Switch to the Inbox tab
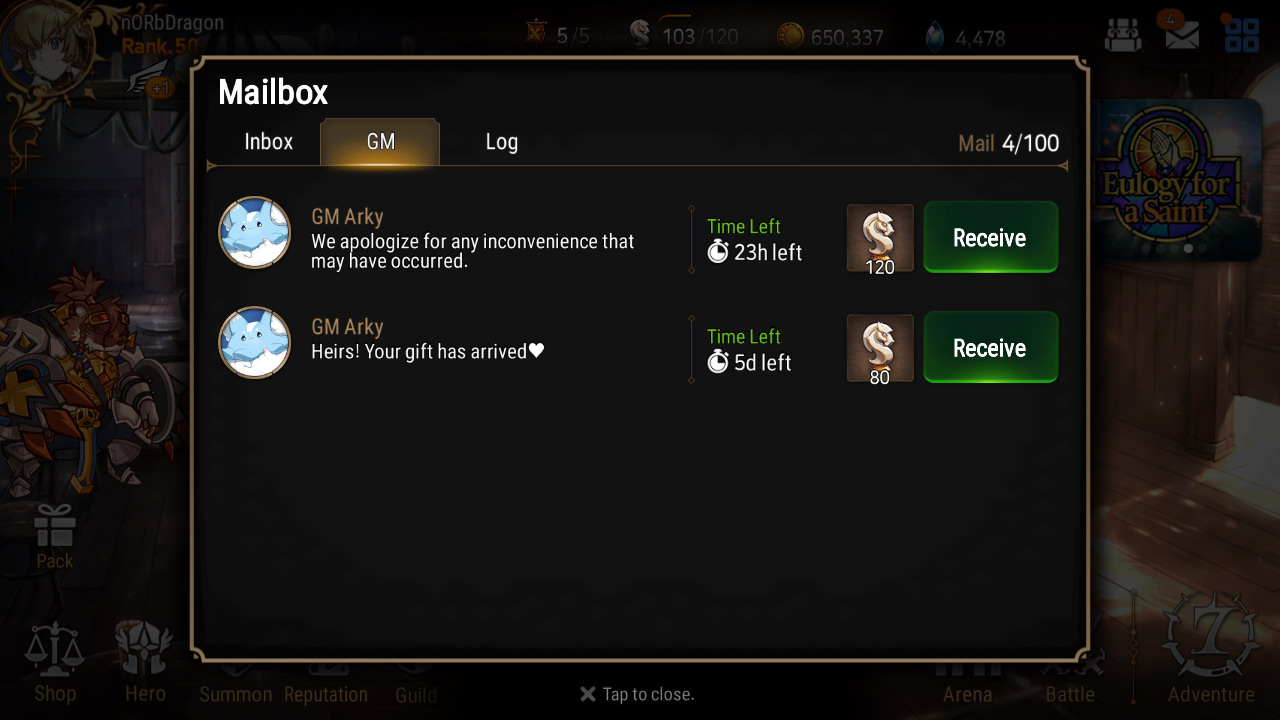 coord(268,142)
